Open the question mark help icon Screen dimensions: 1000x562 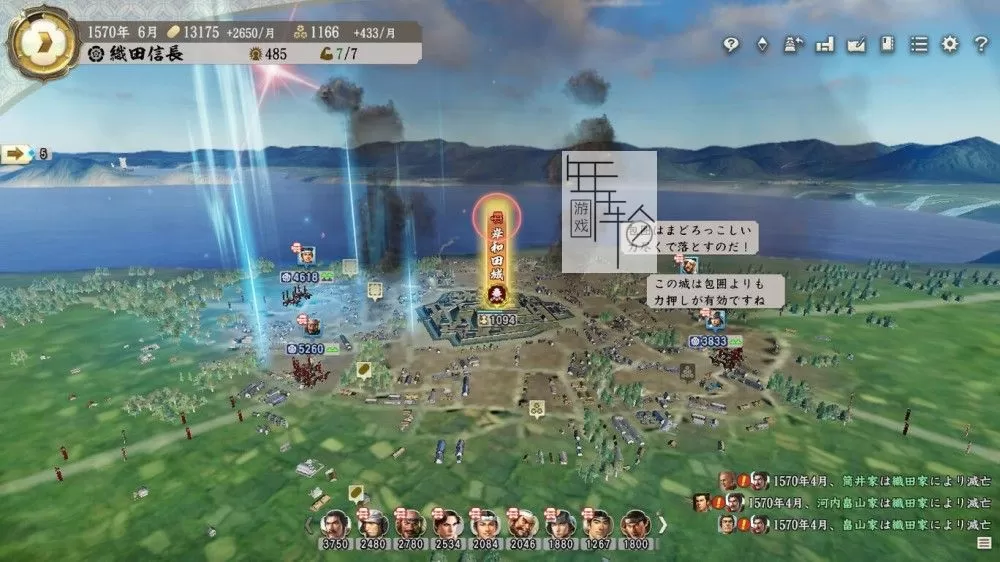coord(981,45)
